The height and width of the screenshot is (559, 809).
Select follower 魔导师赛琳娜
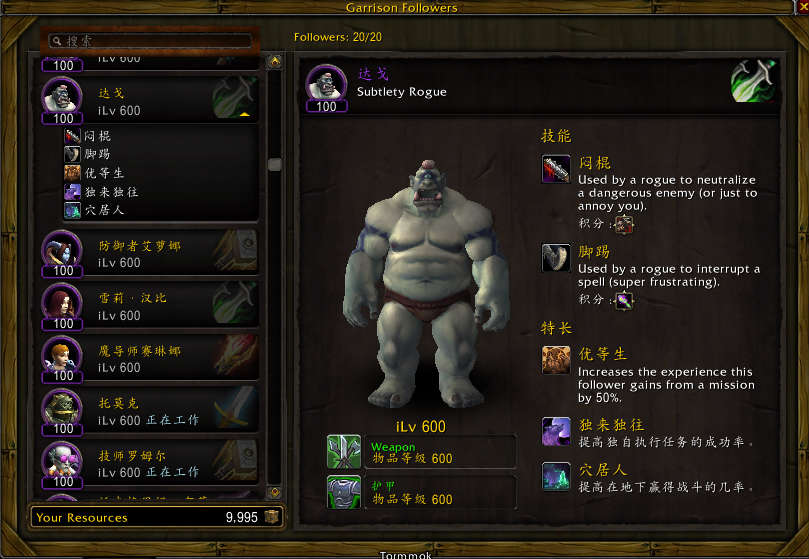[150, 358]
